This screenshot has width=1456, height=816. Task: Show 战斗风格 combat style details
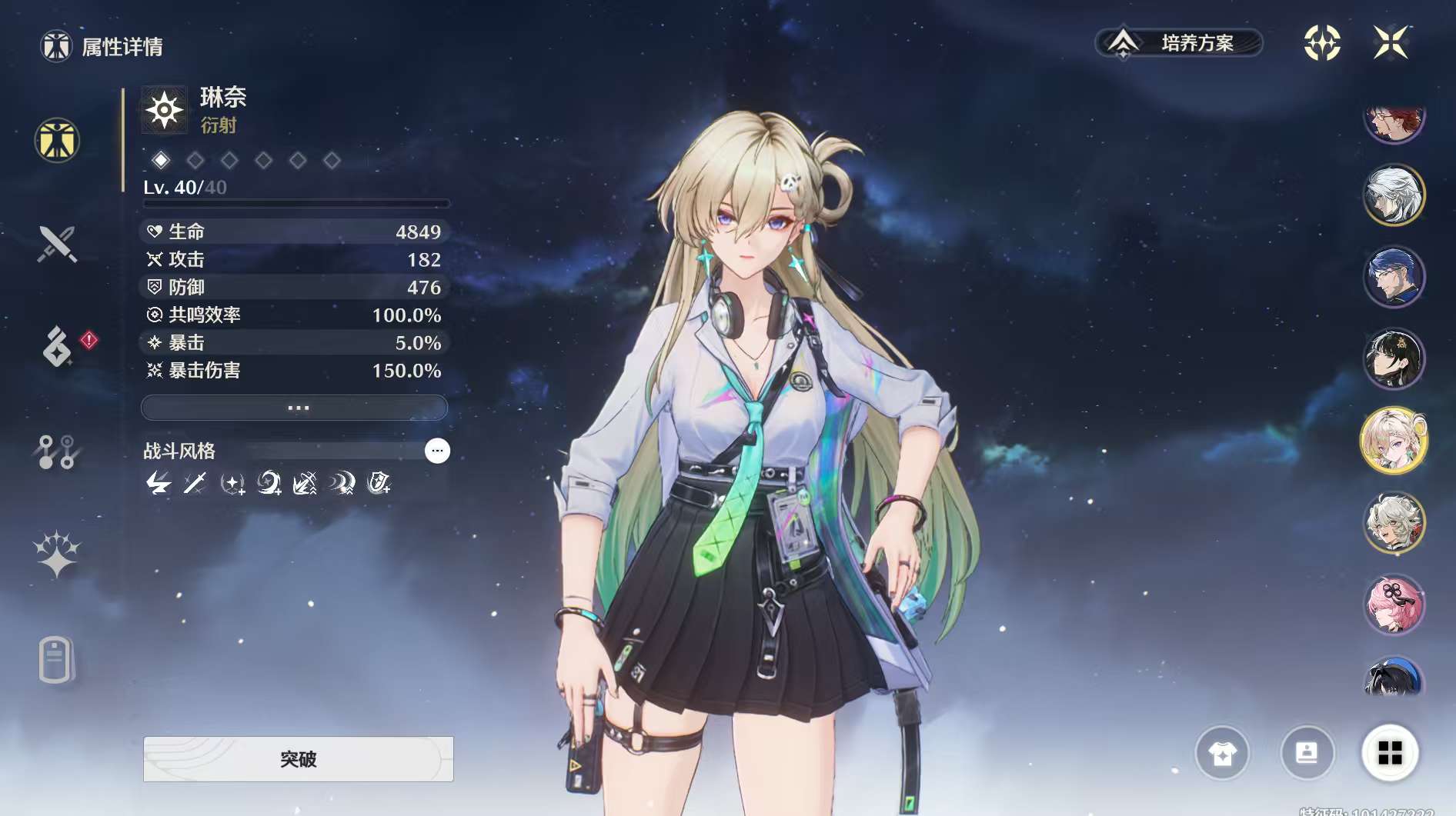(x=437, y=451)
